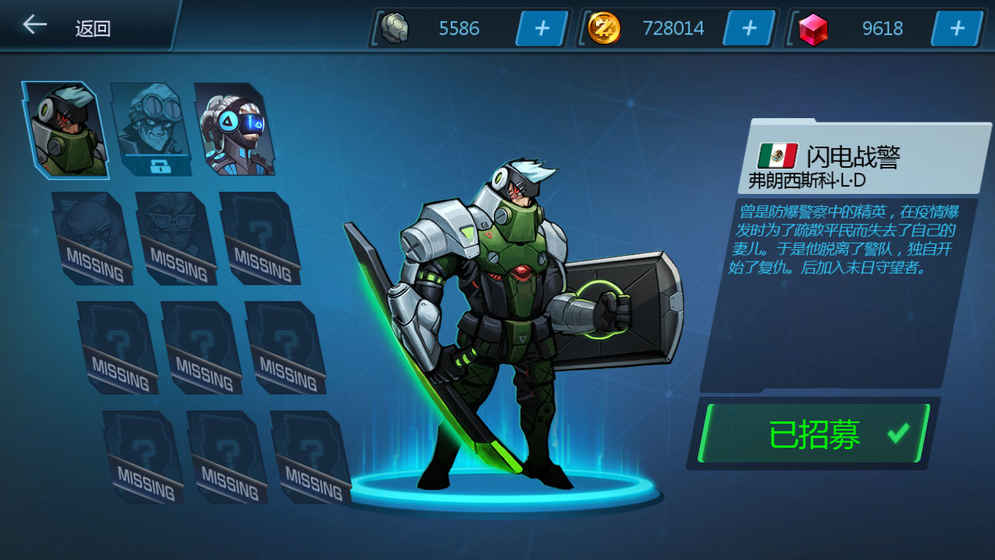The width and height of the screenshot is (995, 560).
Task: Select the locked goggles hero portrait
Action: [x=150, y=130]
